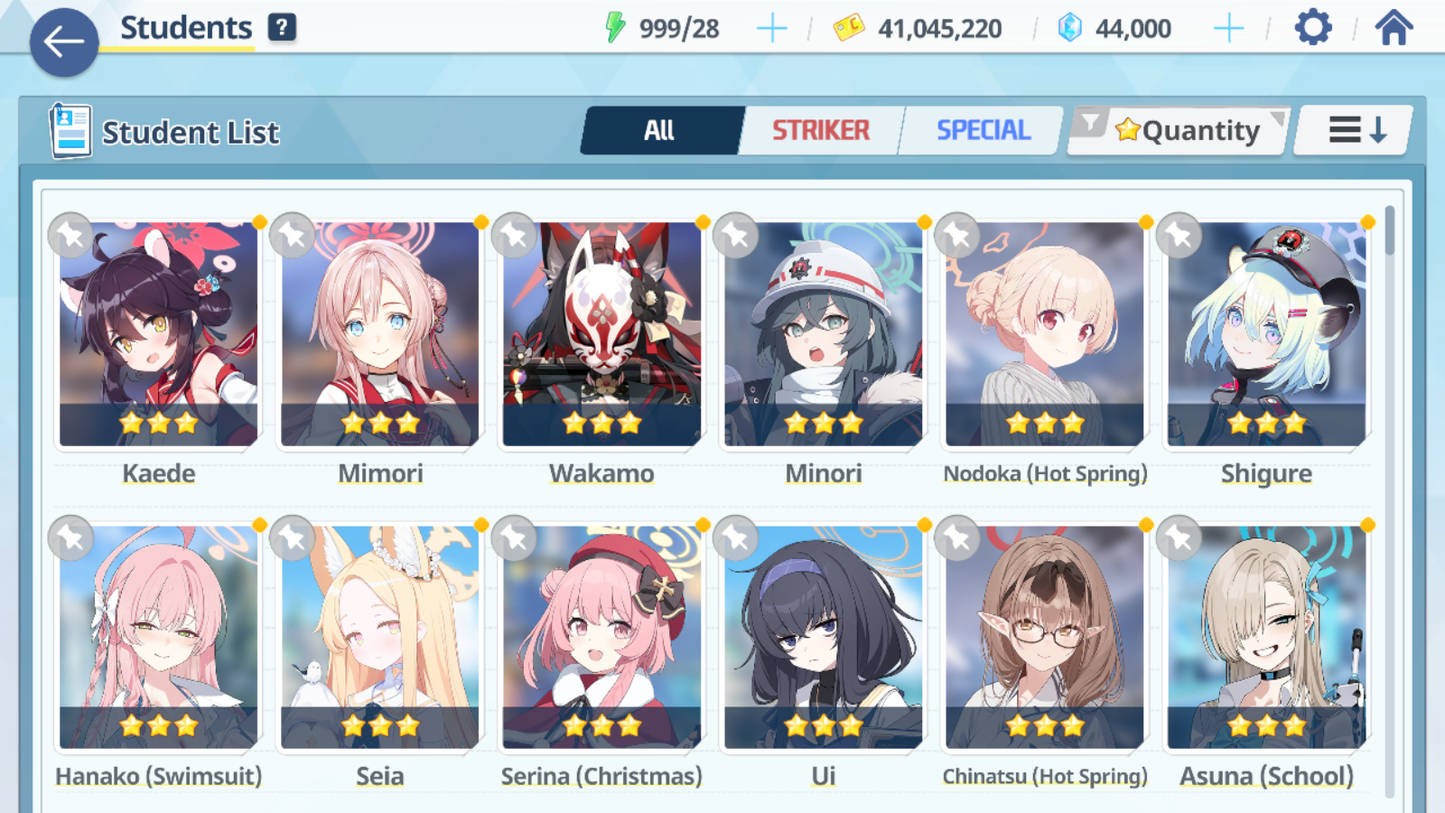Open the Quantity sort filter dropdown

[1180, 130]
